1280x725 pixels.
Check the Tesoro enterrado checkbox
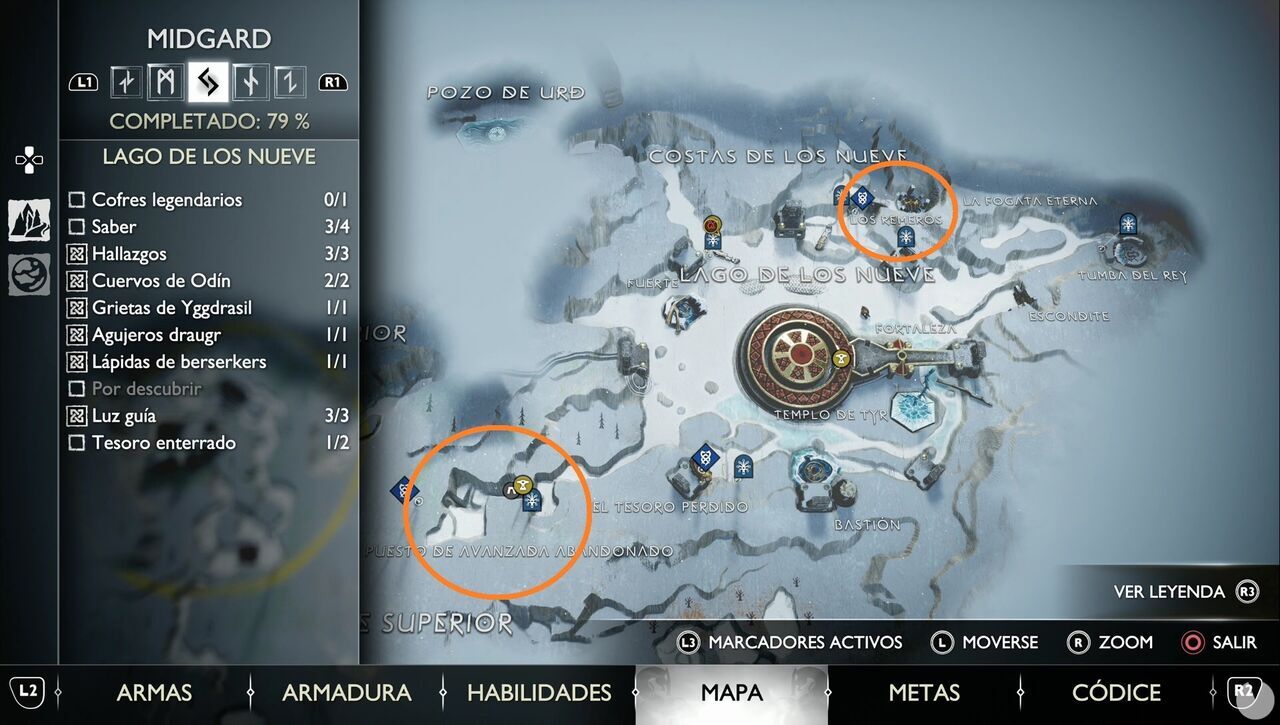click(77, 443)
